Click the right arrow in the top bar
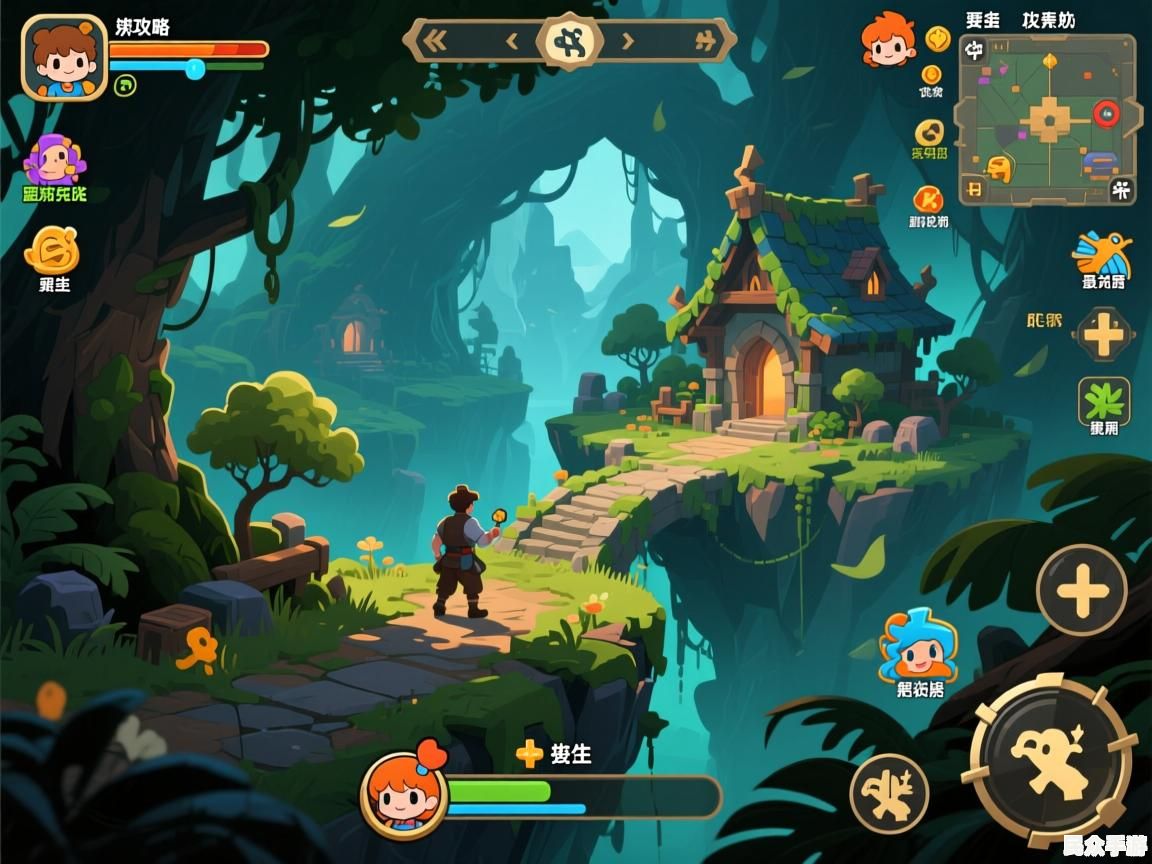1152x864 pixels. point(628,41)
